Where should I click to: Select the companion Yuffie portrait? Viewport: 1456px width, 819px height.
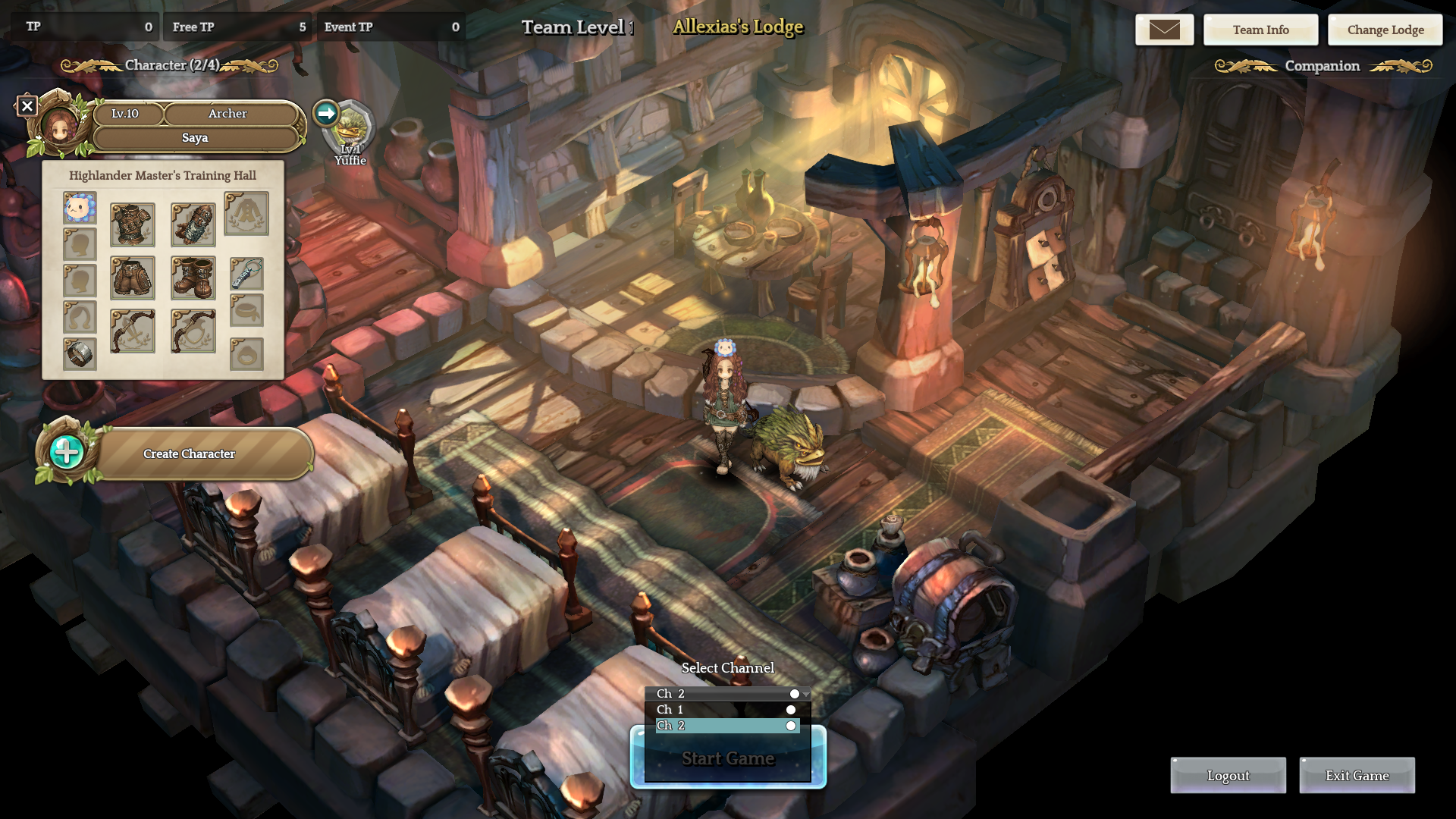[350, 129]
